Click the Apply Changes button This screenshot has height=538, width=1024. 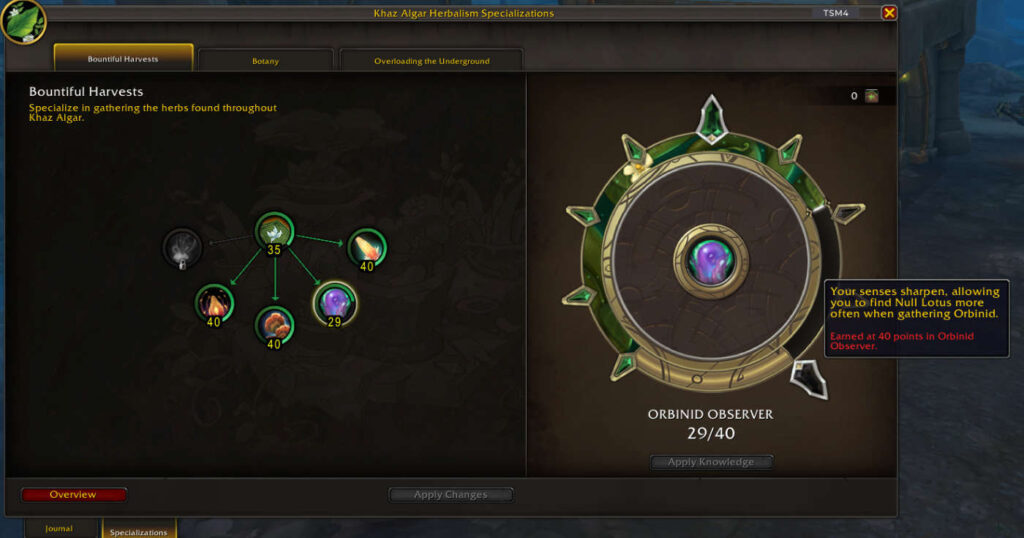450,495
